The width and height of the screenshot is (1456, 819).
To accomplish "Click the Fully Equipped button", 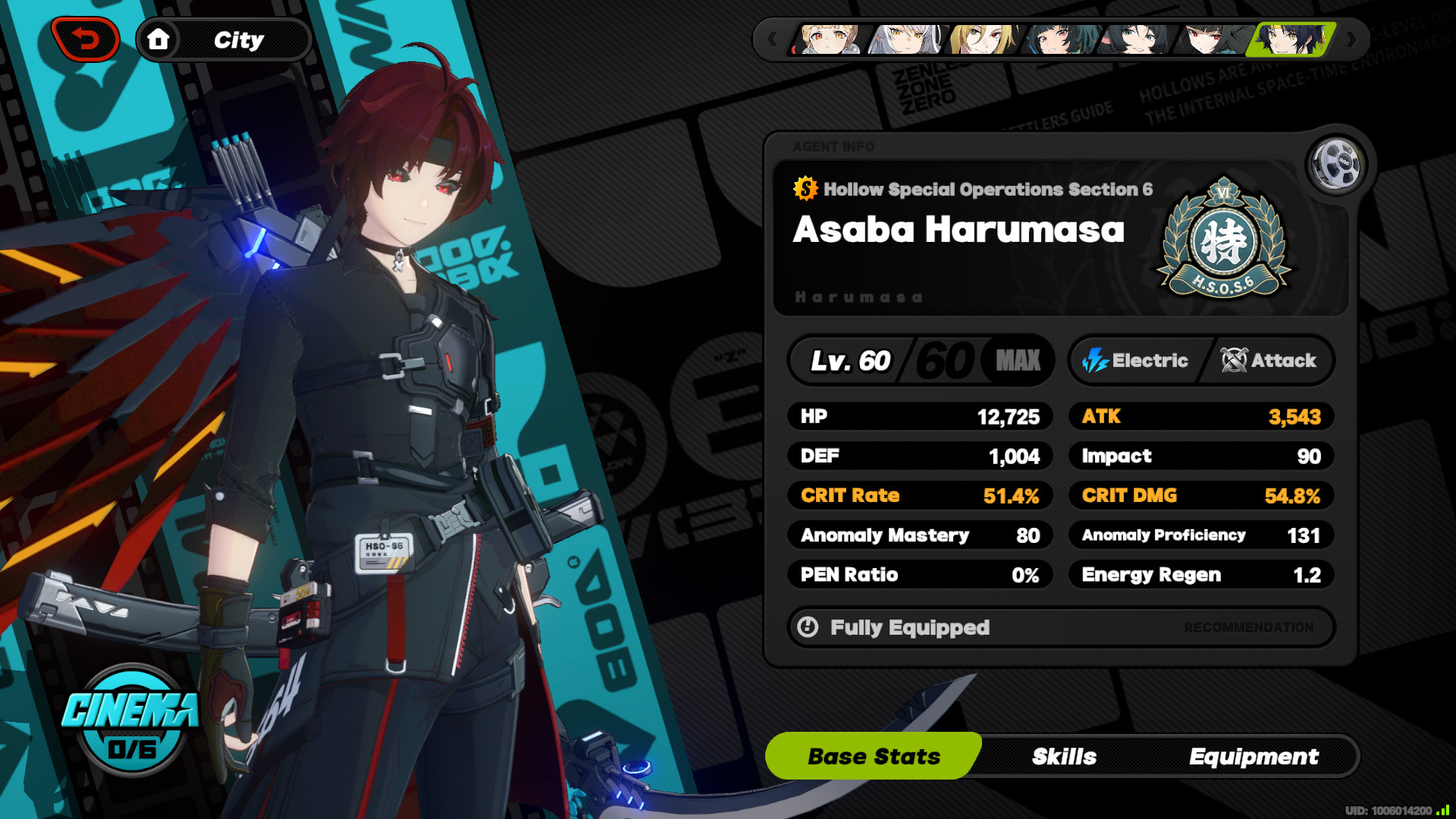I will click(x=910, y=627).
